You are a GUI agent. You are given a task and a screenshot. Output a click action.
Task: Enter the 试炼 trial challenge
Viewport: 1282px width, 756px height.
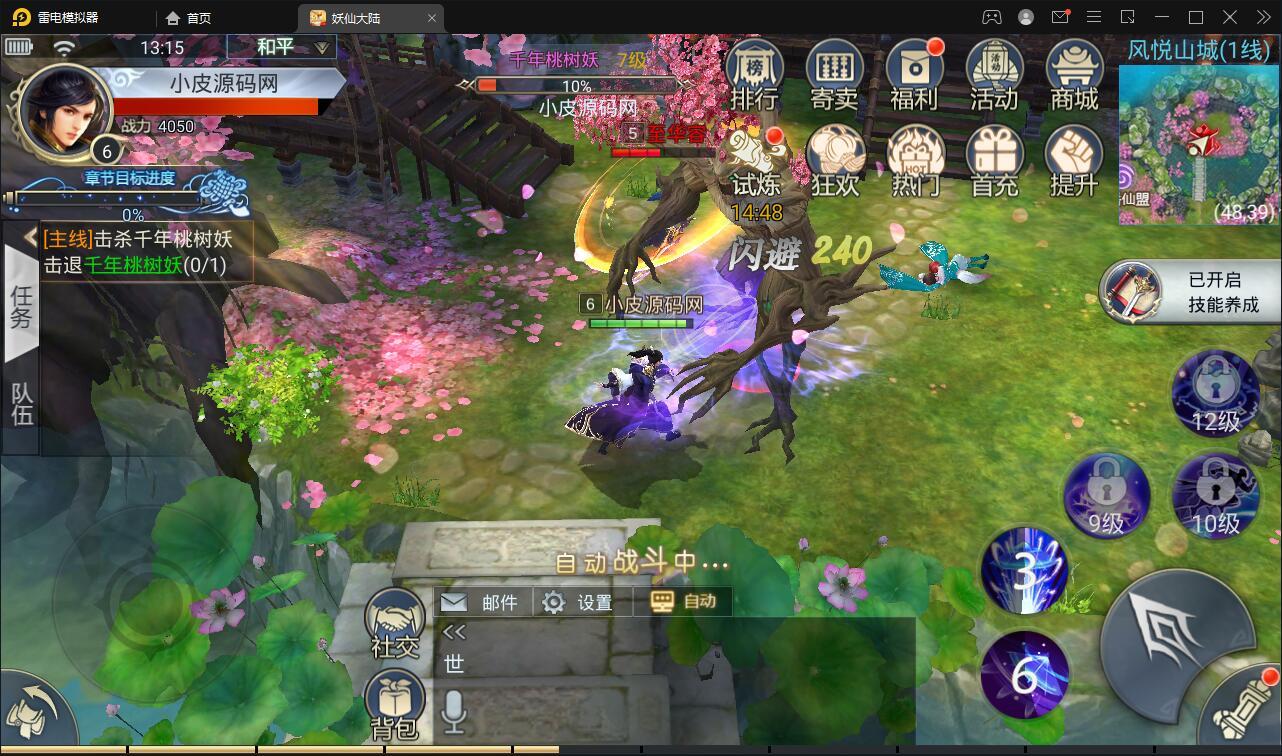[756, 161]
